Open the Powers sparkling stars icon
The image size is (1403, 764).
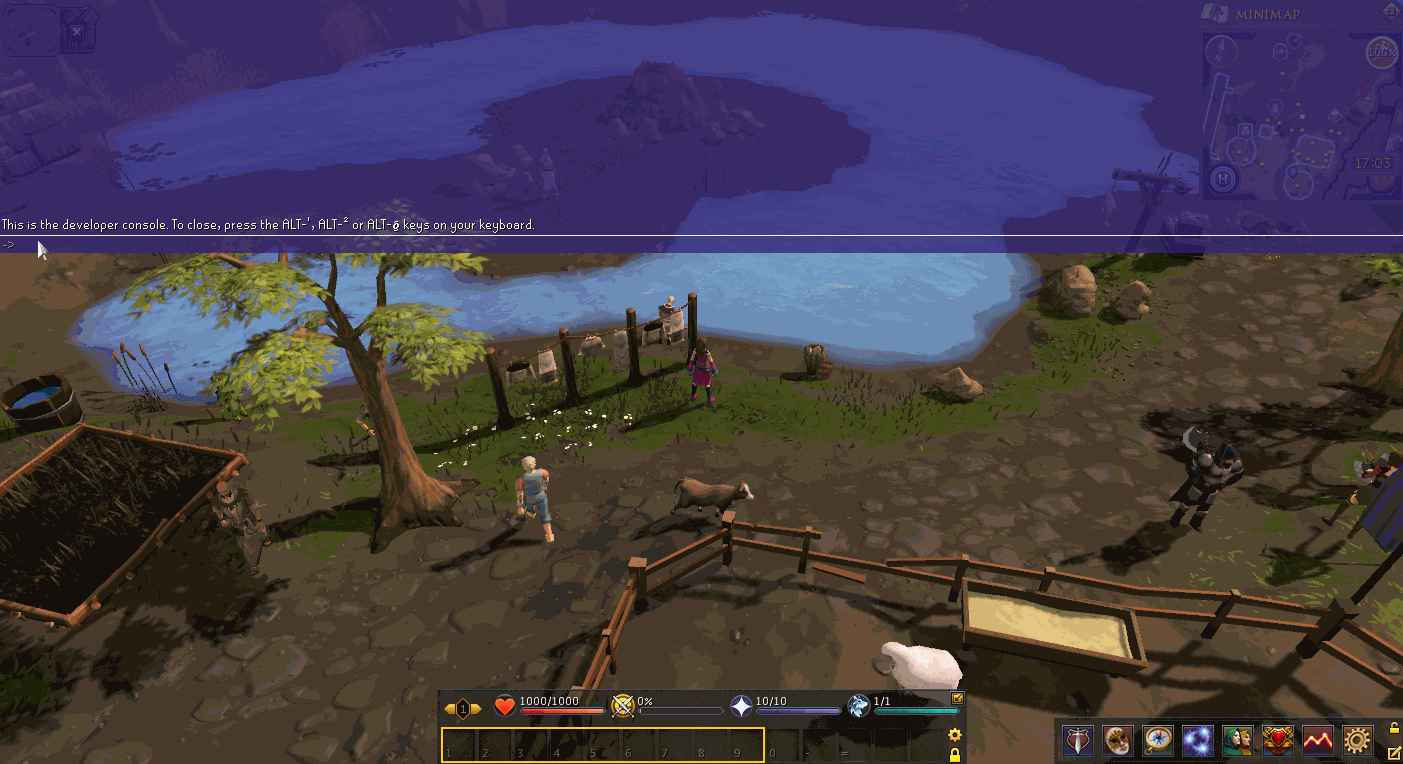1198,741
